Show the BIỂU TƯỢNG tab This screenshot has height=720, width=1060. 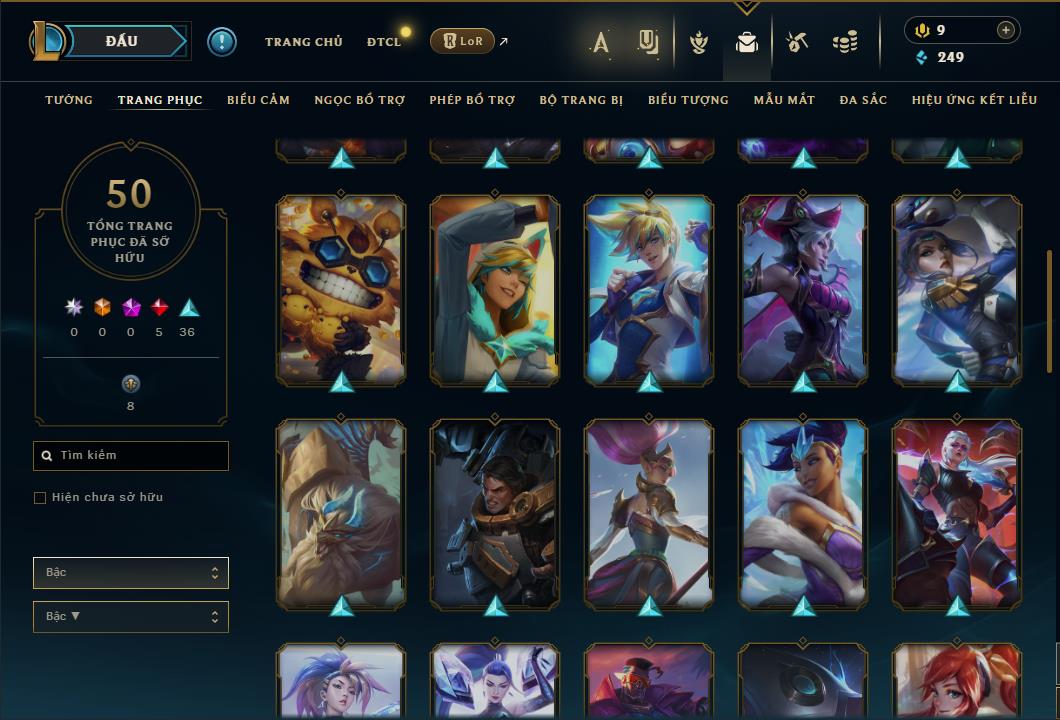688,100
